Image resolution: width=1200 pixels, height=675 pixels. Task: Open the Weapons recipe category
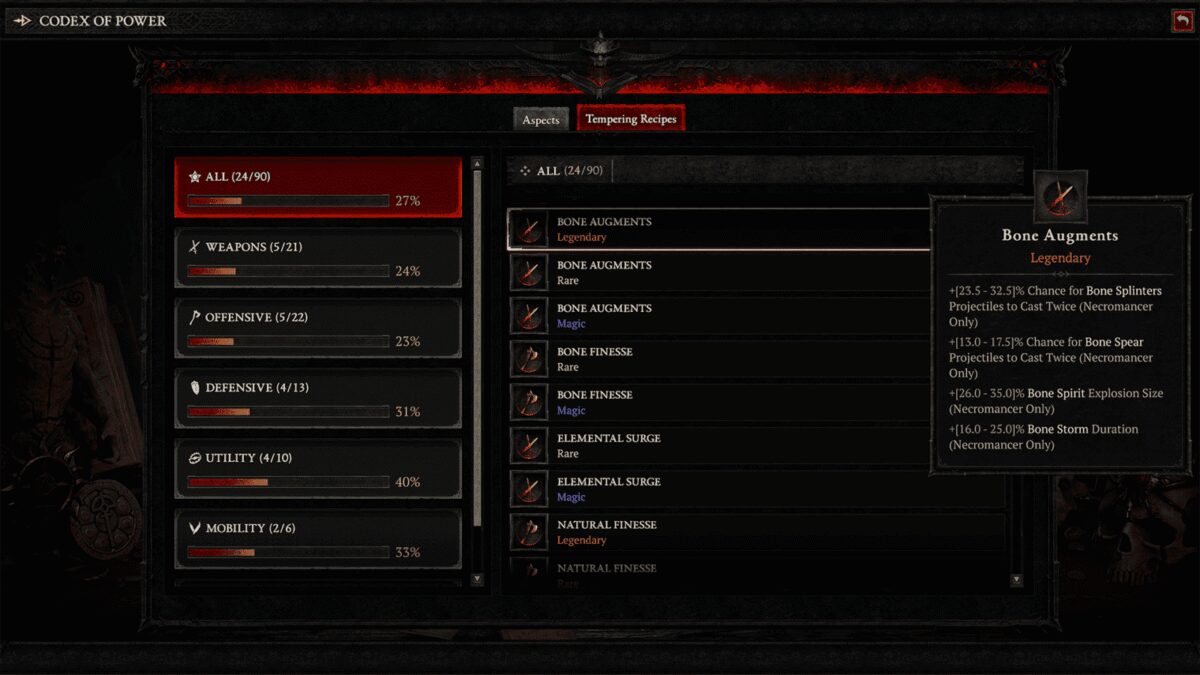coord(318,257)
